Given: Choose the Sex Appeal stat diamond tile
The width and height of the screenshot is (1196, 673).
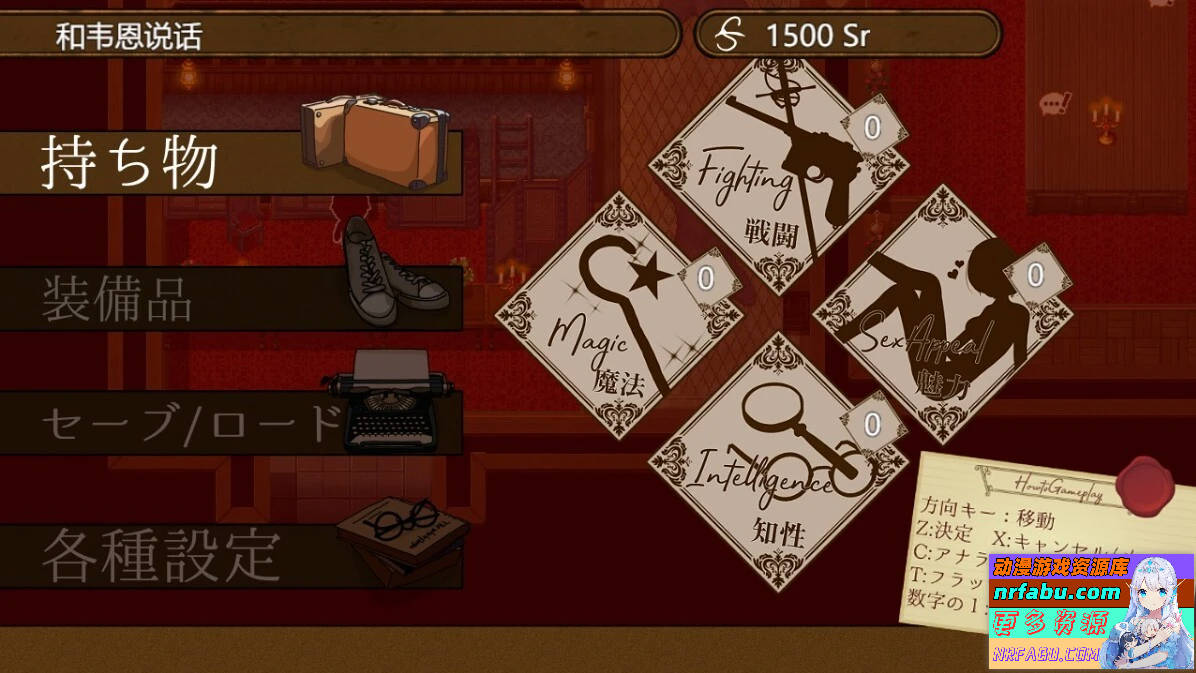Looking at the screenshot, I should tap(940, 315).
